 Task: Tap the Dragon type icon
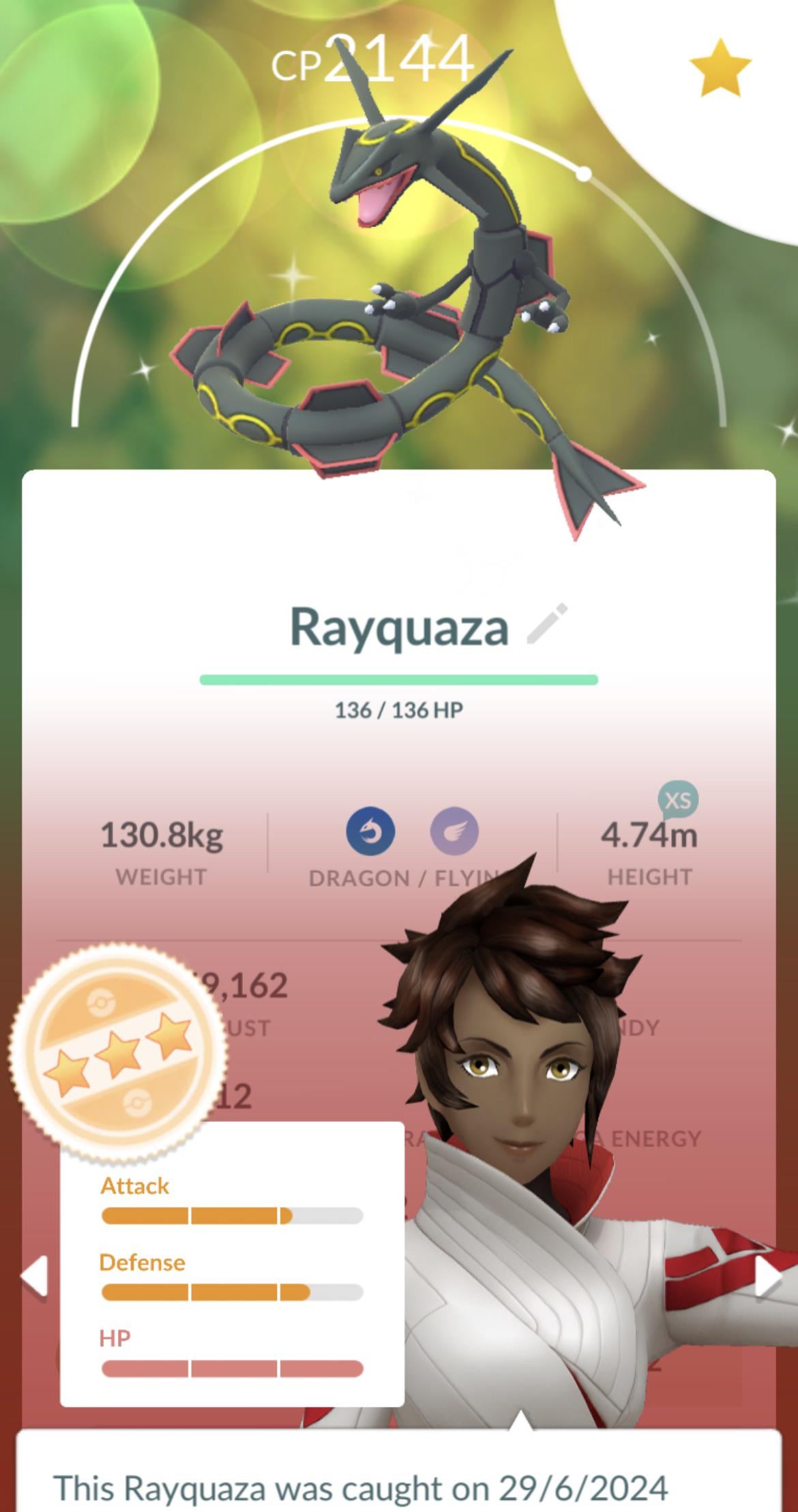click(370, 831)
